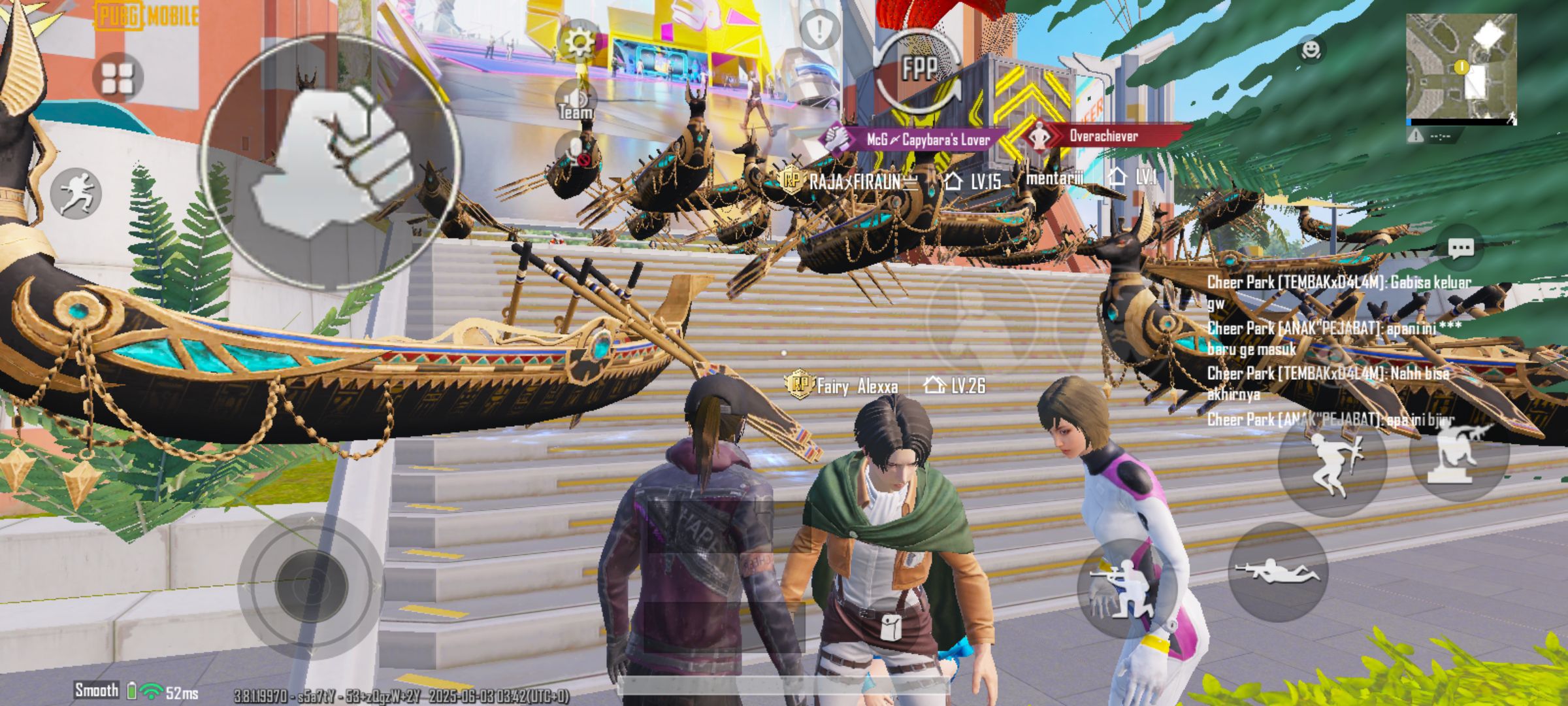Tap the emote smiley icon near the minimap
The height and width of the screenshot is (706, 1568).
coord(1312,48)
